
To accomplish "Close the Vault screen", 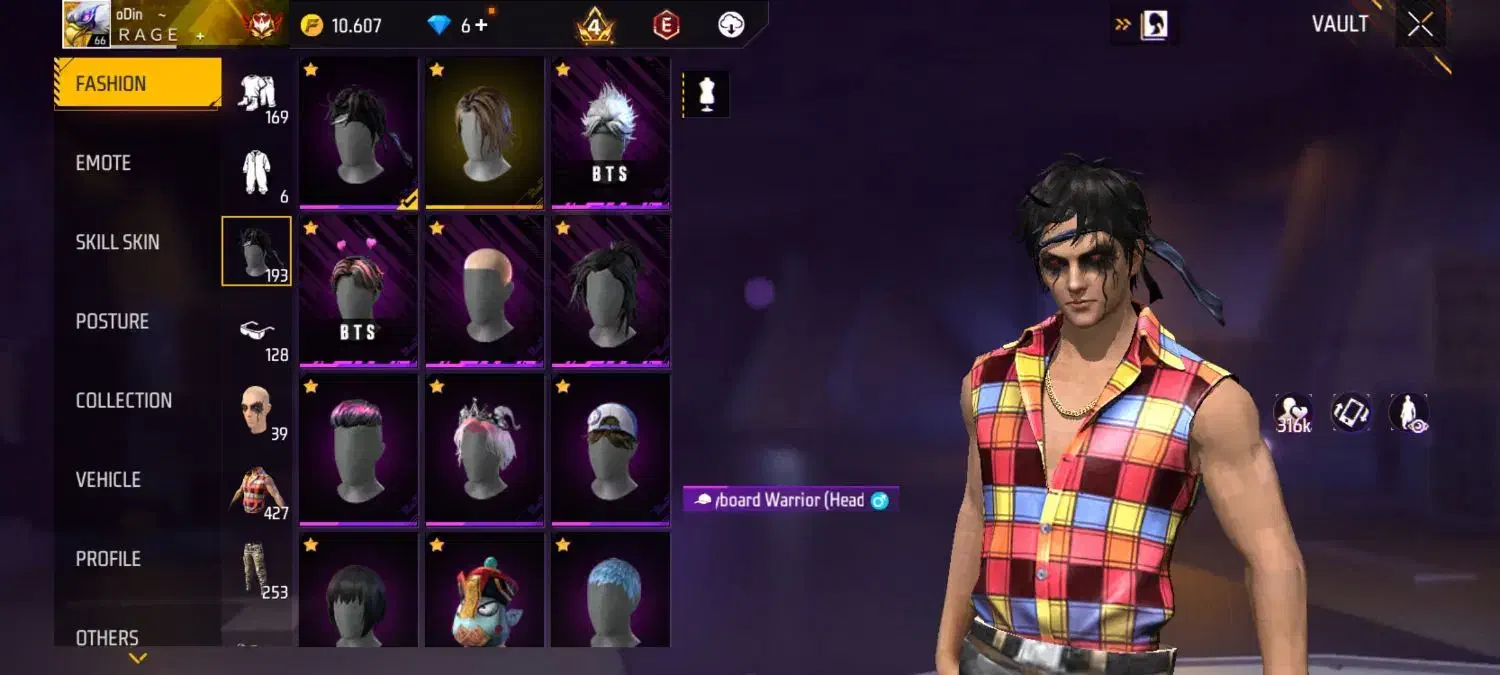I will [1420, 25].
